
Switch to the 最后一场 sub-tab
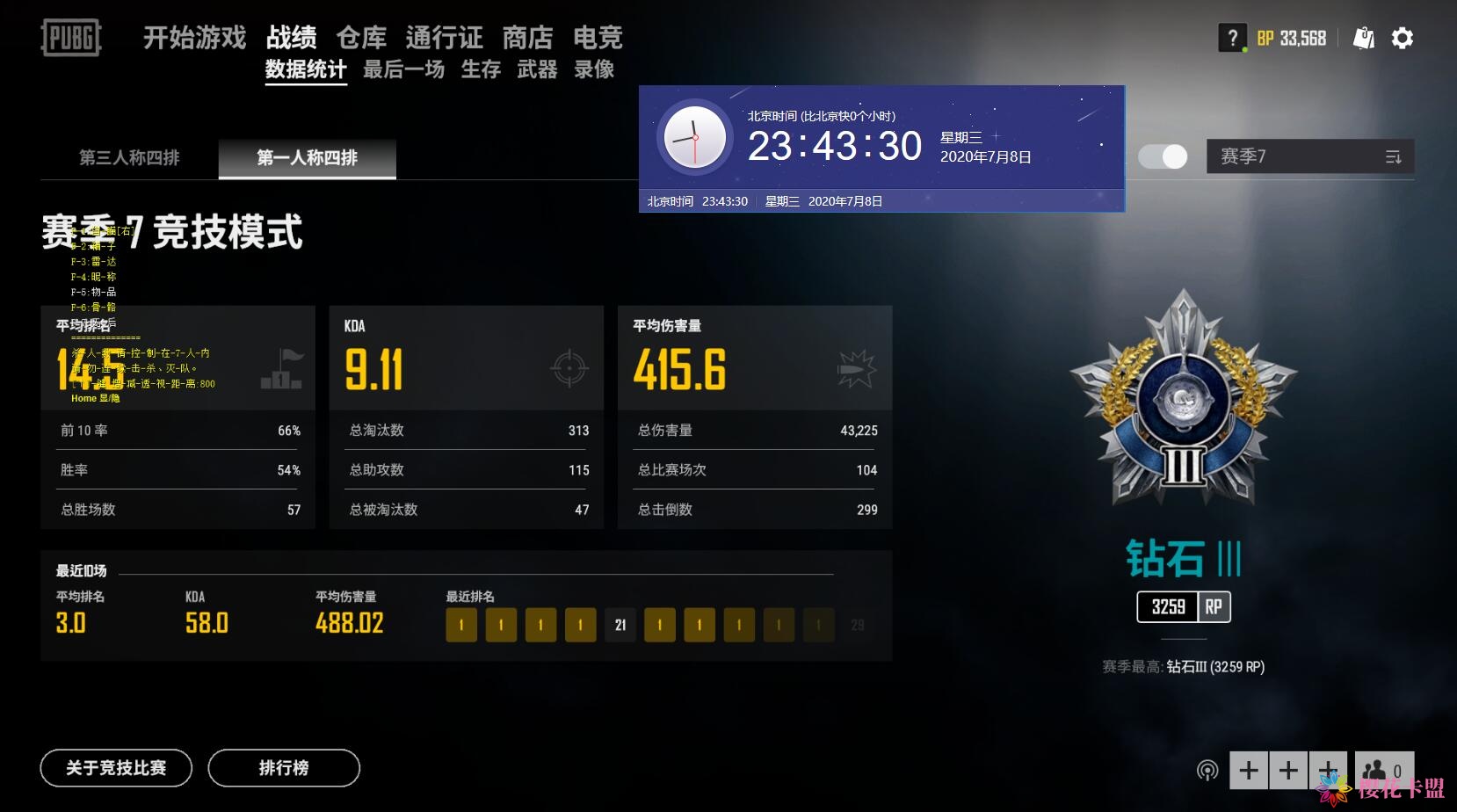coord(403,69)
